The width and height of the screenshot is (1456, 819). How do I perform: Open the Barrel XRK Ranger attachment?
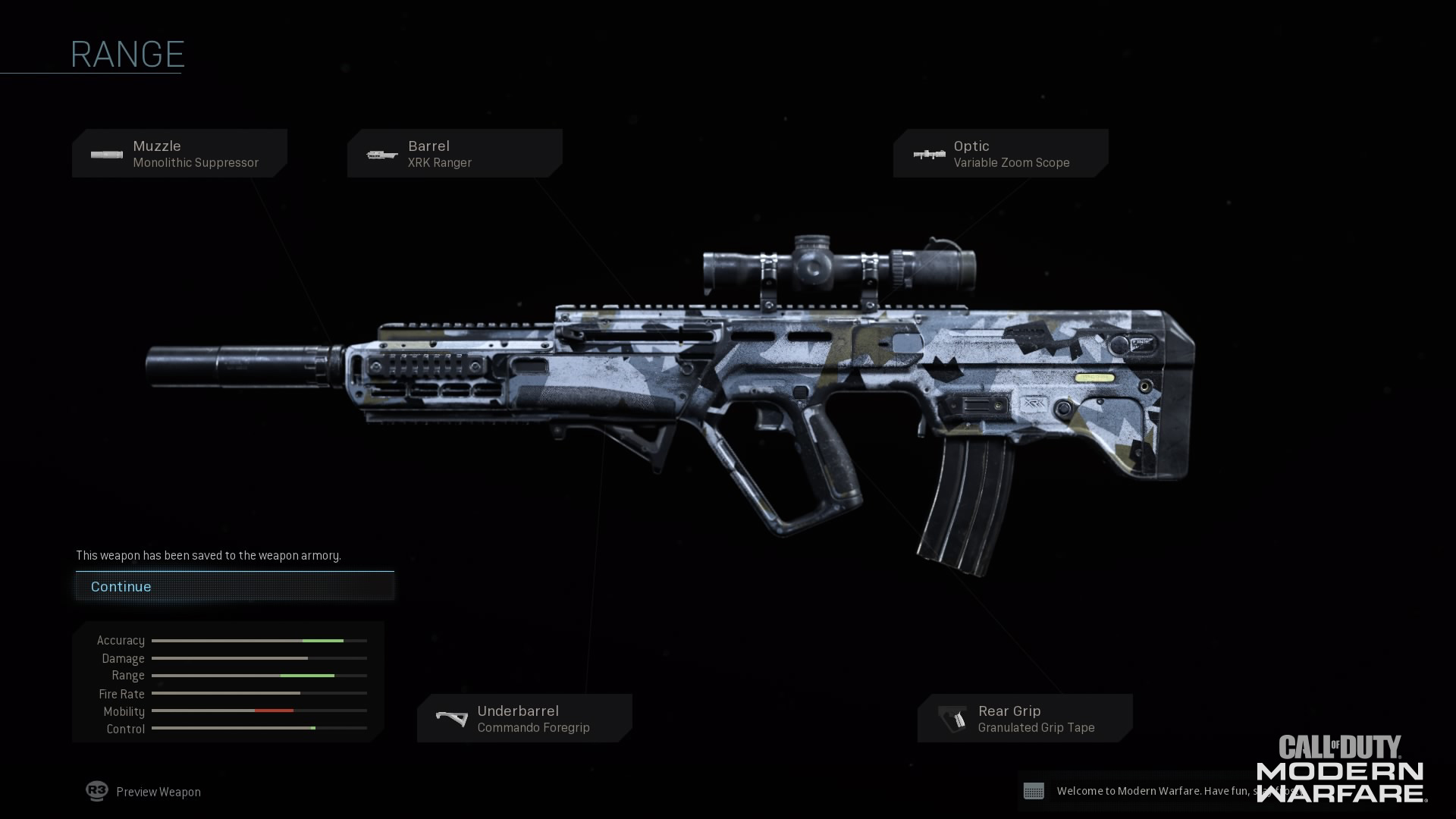click(454, 154)
